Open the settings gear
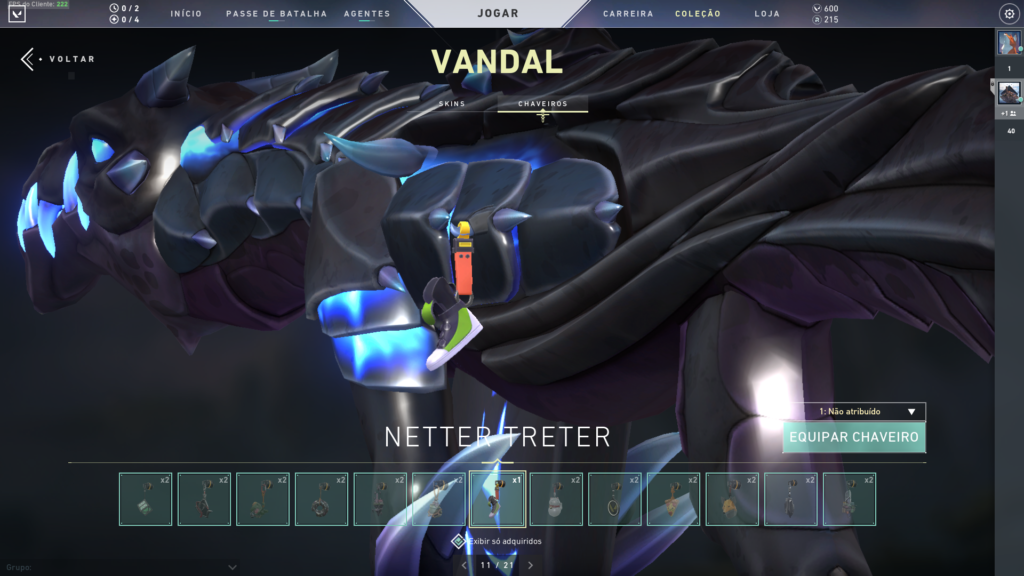 click(1008, 14)
